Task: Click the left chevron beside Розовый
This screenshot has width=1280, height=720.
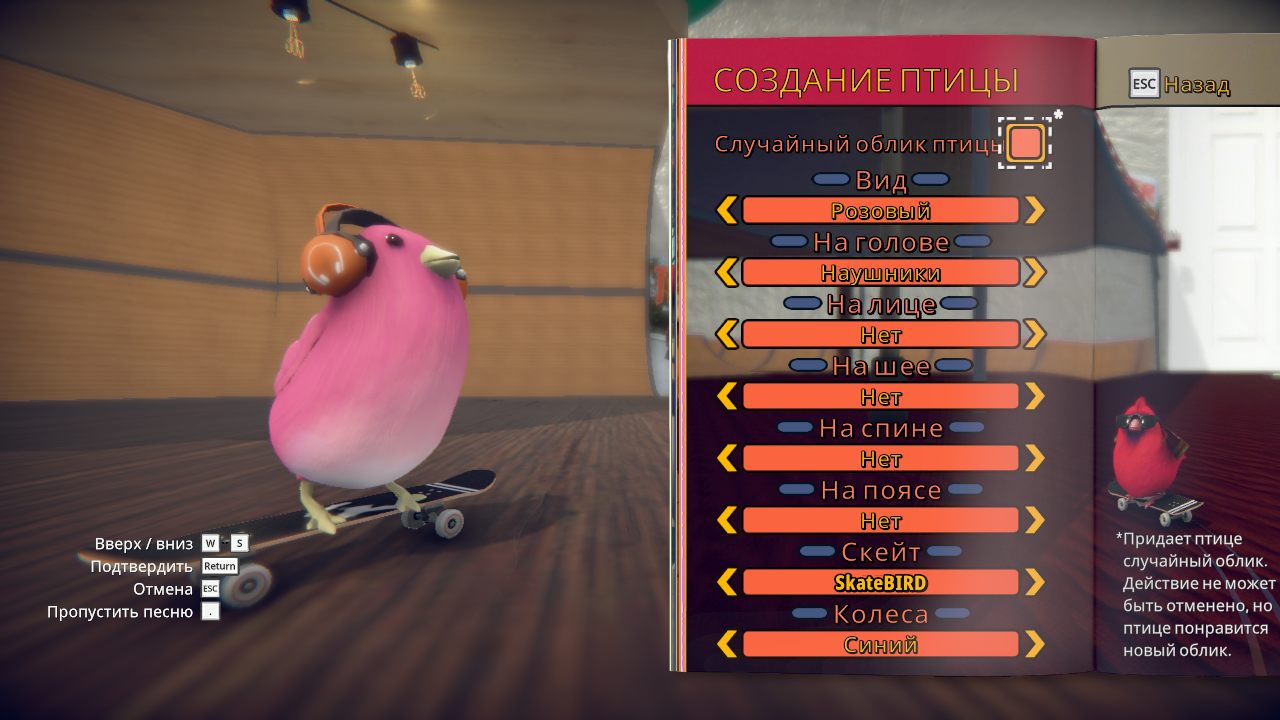Action: 728,210
